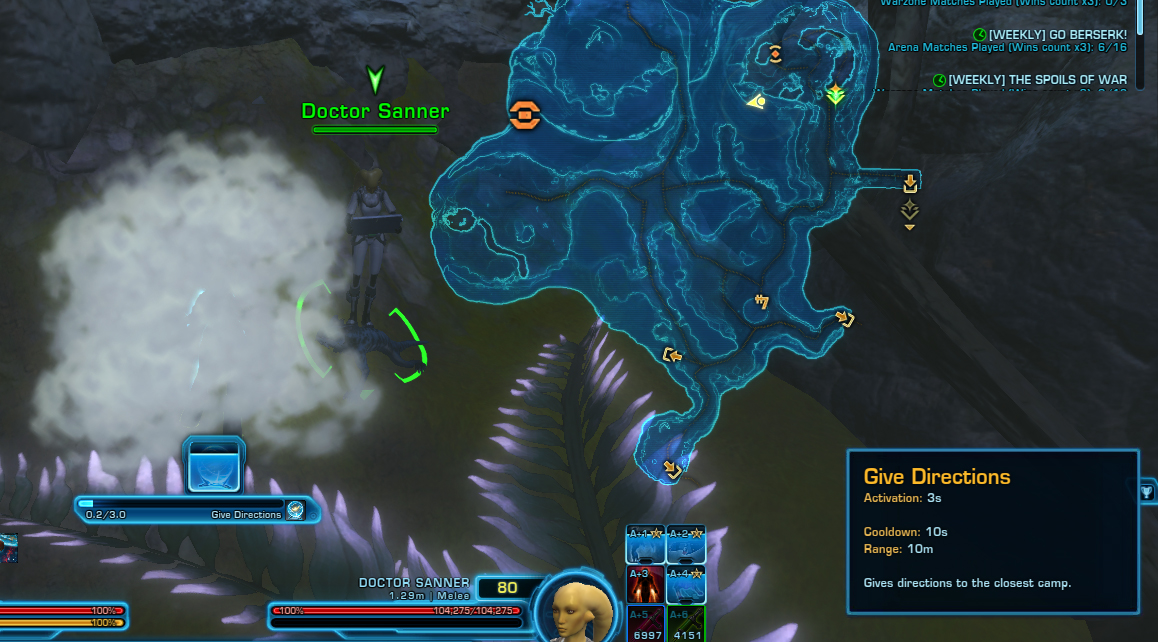
Task: Click the green mission objective map marker
Action: pos(835,94)
